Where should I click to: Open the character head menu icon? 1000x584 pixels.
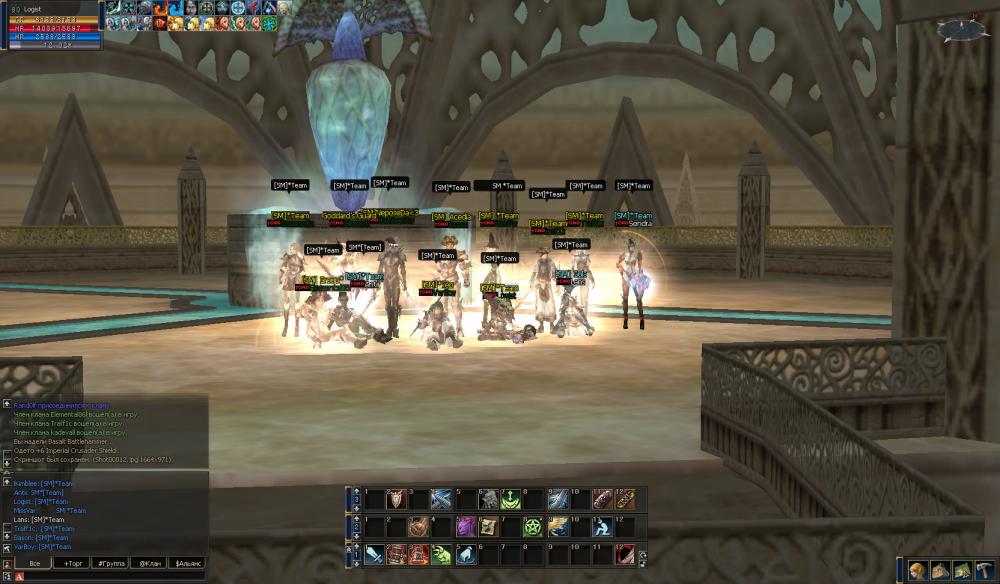tap(916, 571)
